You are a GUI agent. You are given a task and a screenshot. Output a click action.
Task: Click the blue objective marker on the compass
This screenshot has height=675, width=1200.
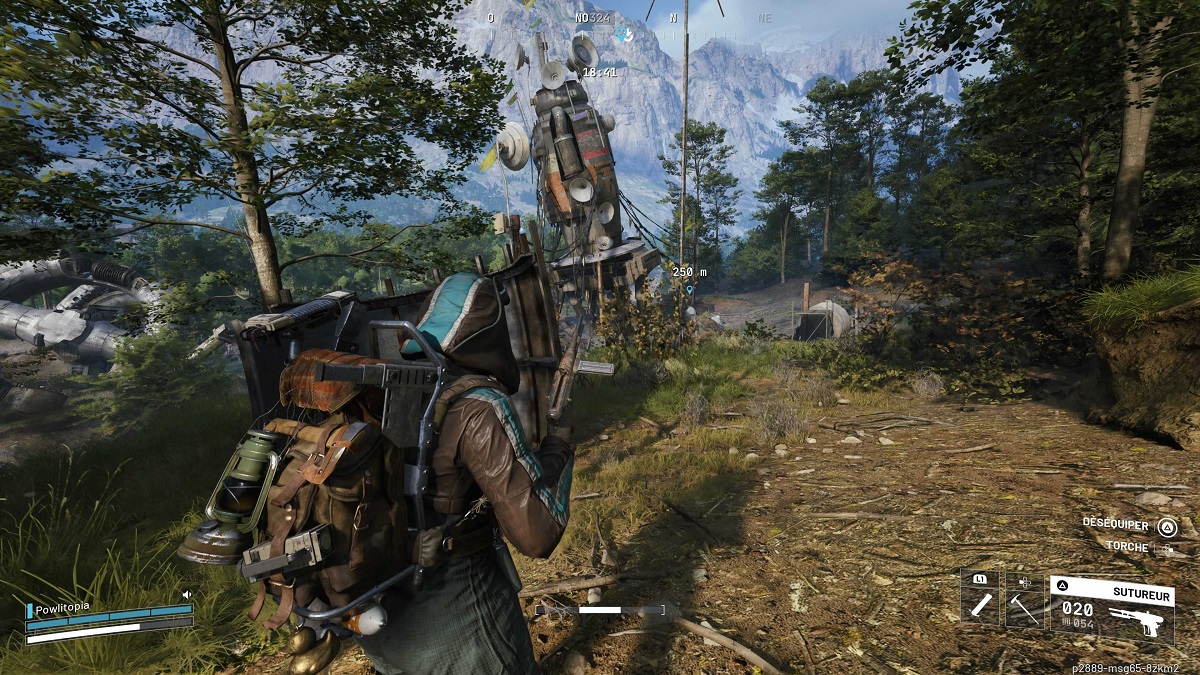pos(624,34)
